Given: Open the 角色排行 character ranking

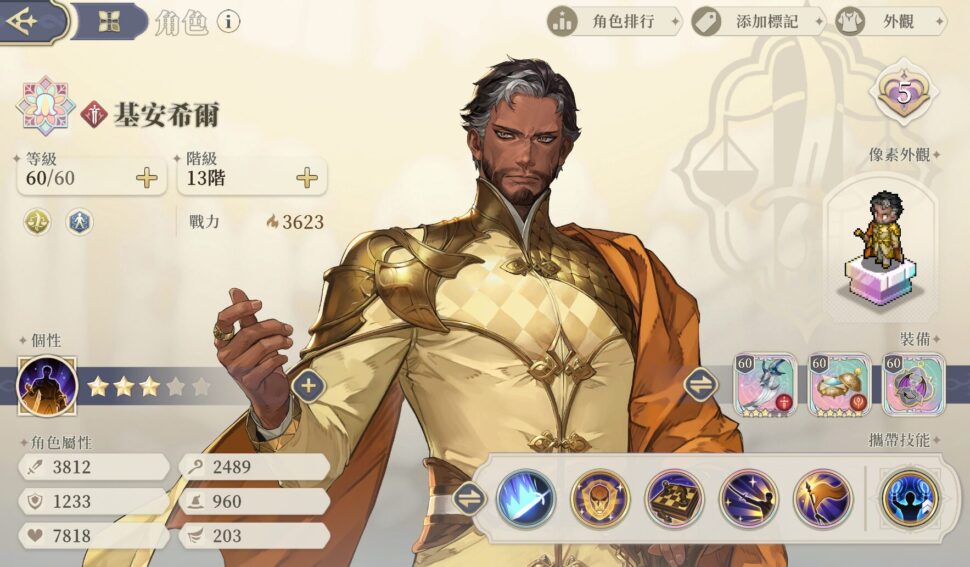Looking at the screenshot, I should coord(614,21).
